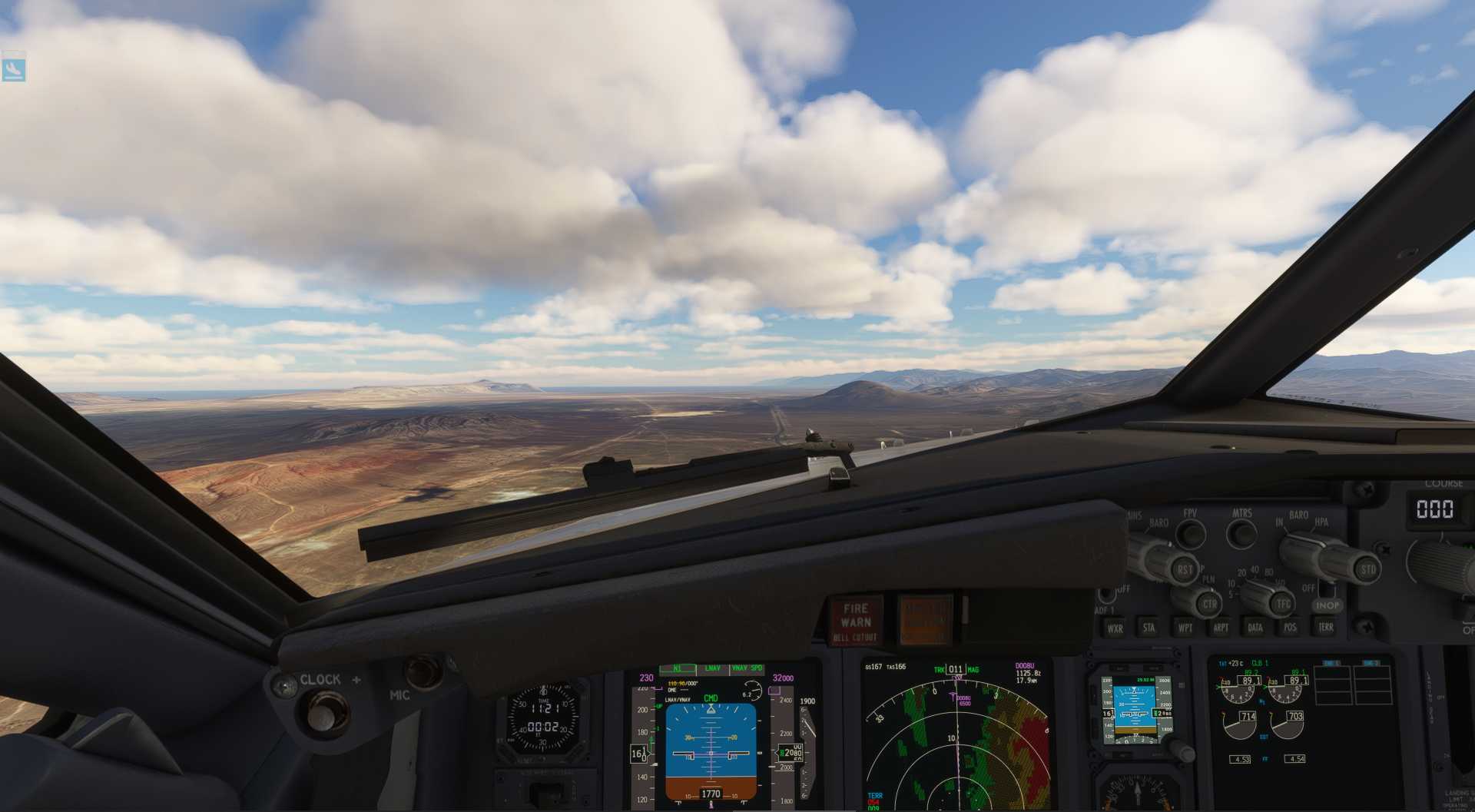This screenshot has height=812, width=1475.
Task: Push the TFC traffic button
Action: tap(1283, 604)
